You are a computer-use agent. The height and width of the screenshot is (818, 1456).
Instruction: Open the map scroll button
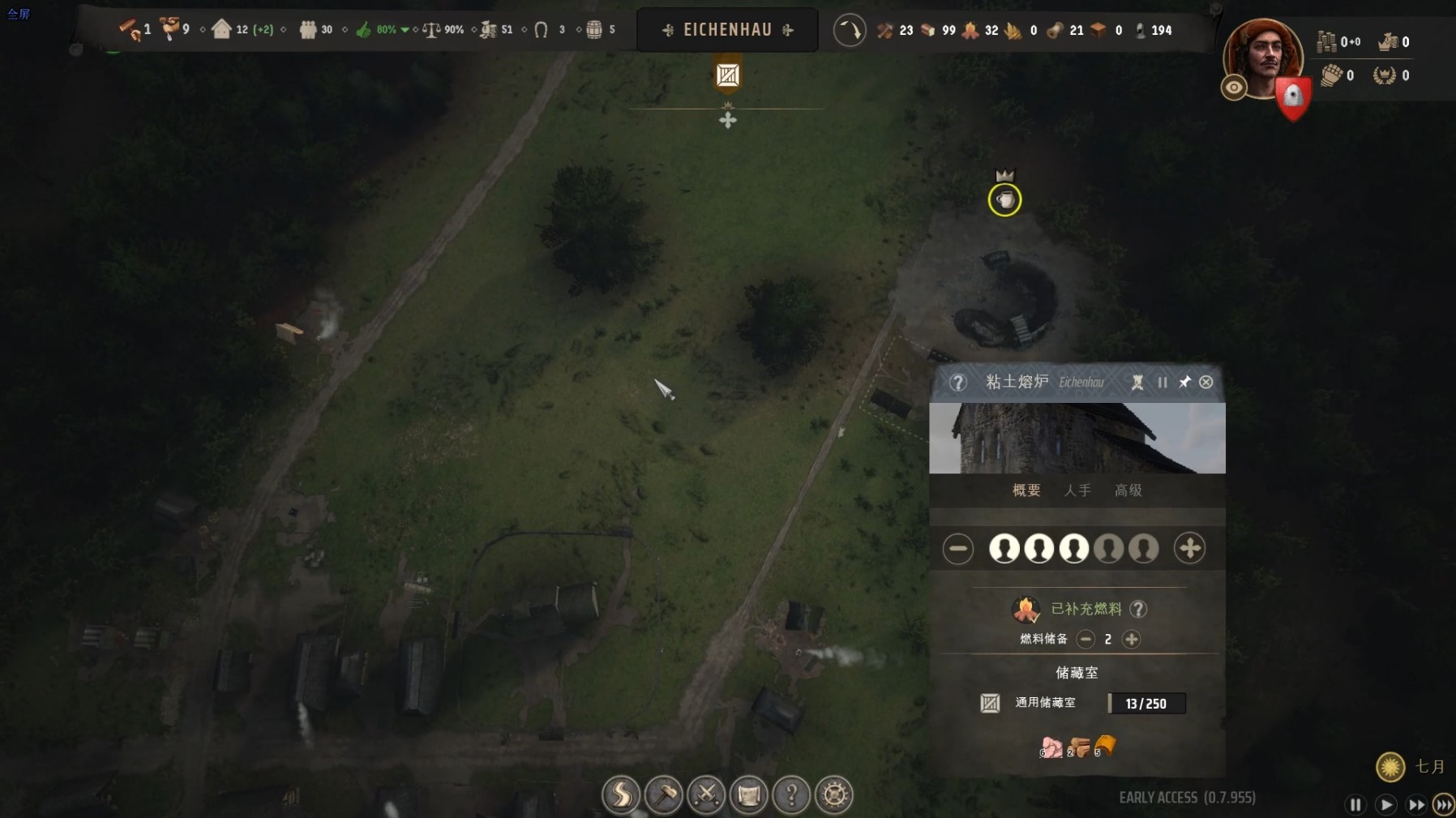pyautogui.click(x=749, y=795)
